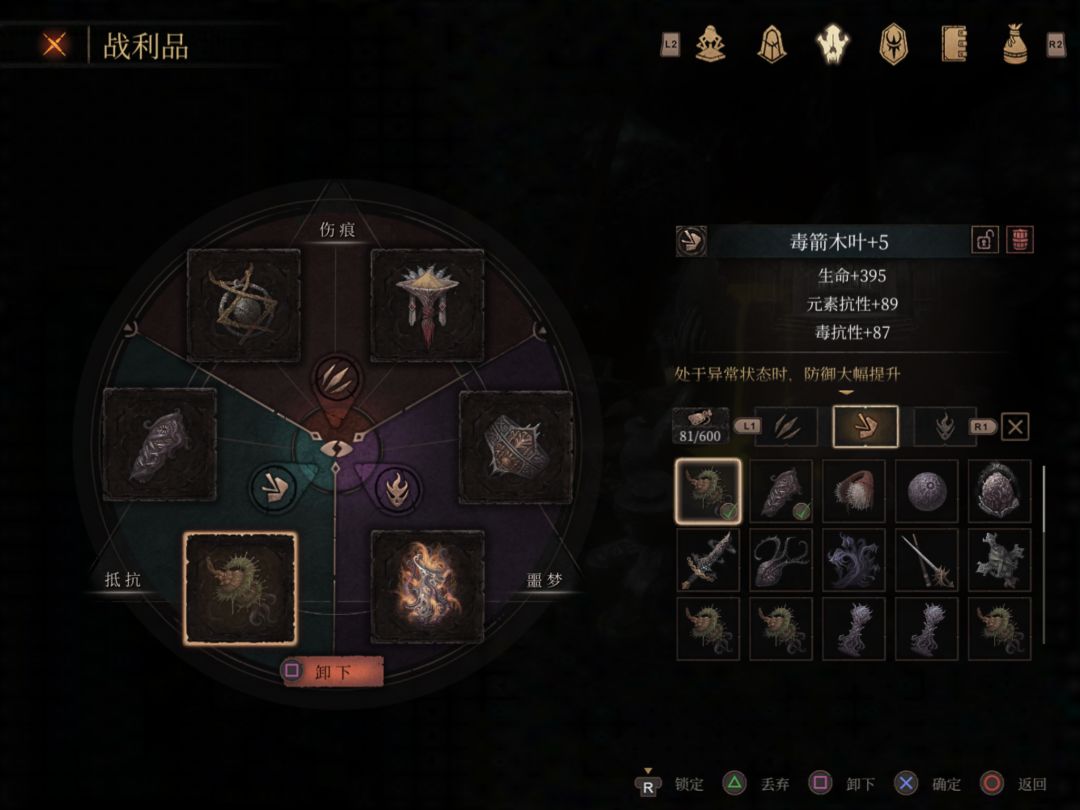The height and width of the screenshot is (810, 1080).
Task: Switch to the crest shield tab
Action: click(x=892, y=44)
